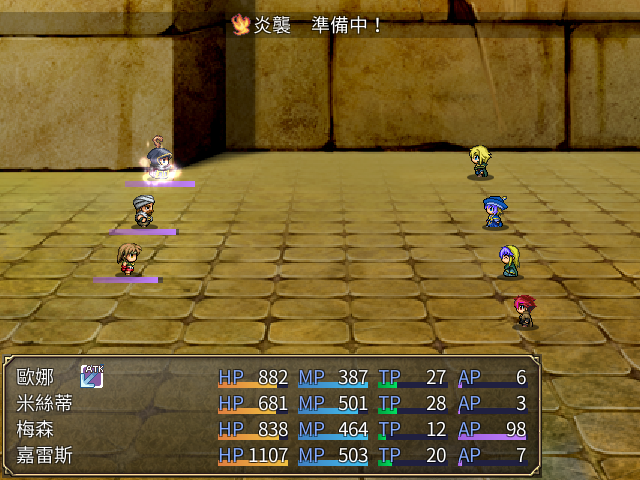Select 歐娜 in the party status list
The width and height of the screenshot is (640, 480).
click(x=36, y=378)
